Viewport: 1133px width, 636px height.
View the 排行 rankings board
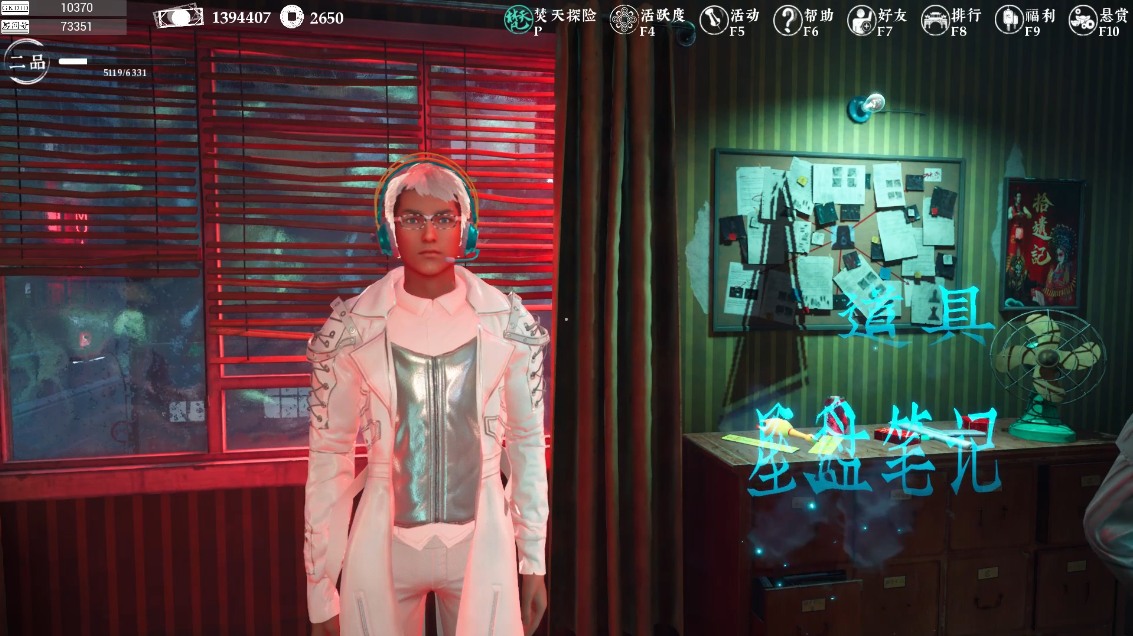(x=936, y=19)
